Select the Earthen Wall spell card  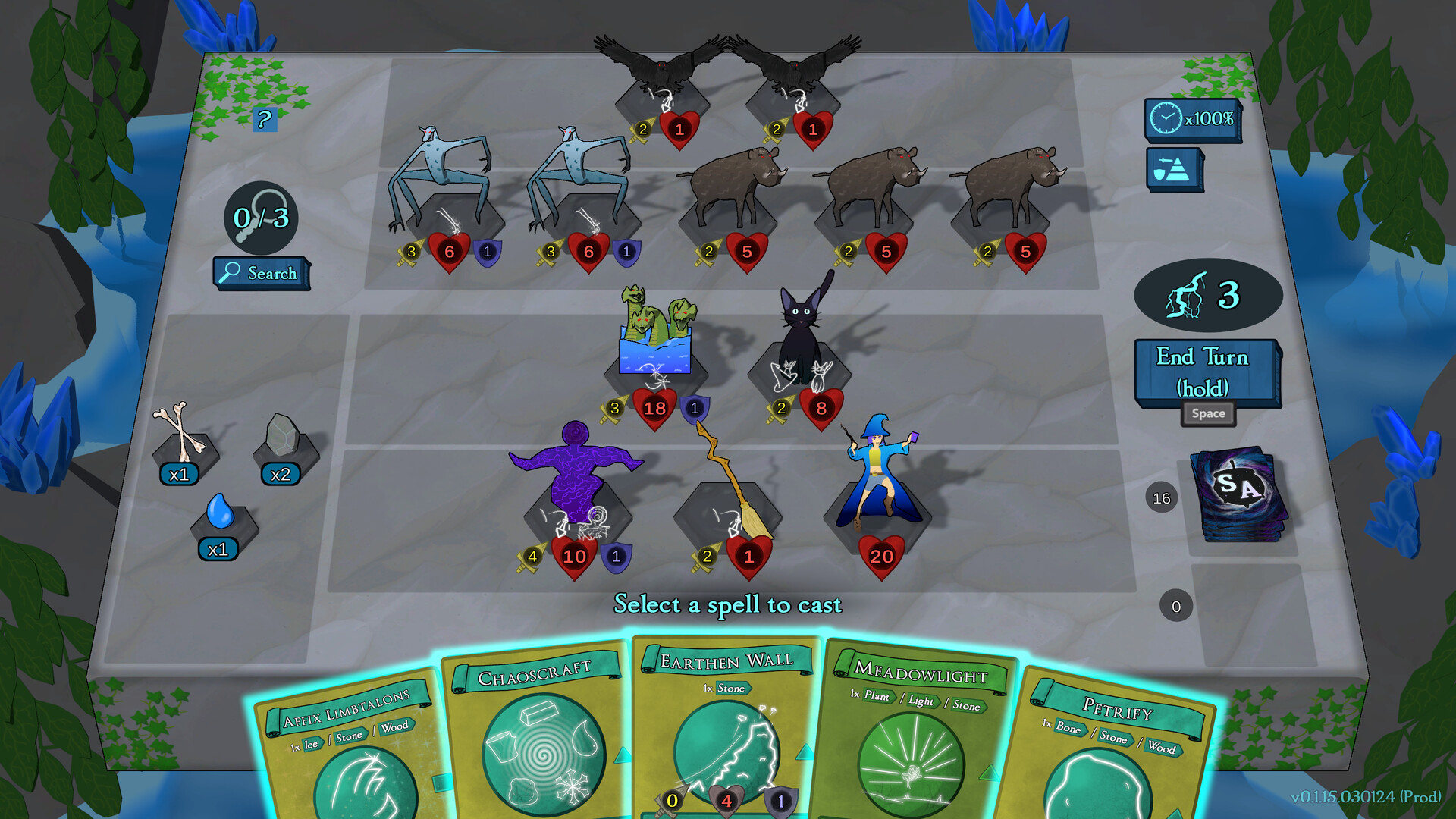click(724, 720)
